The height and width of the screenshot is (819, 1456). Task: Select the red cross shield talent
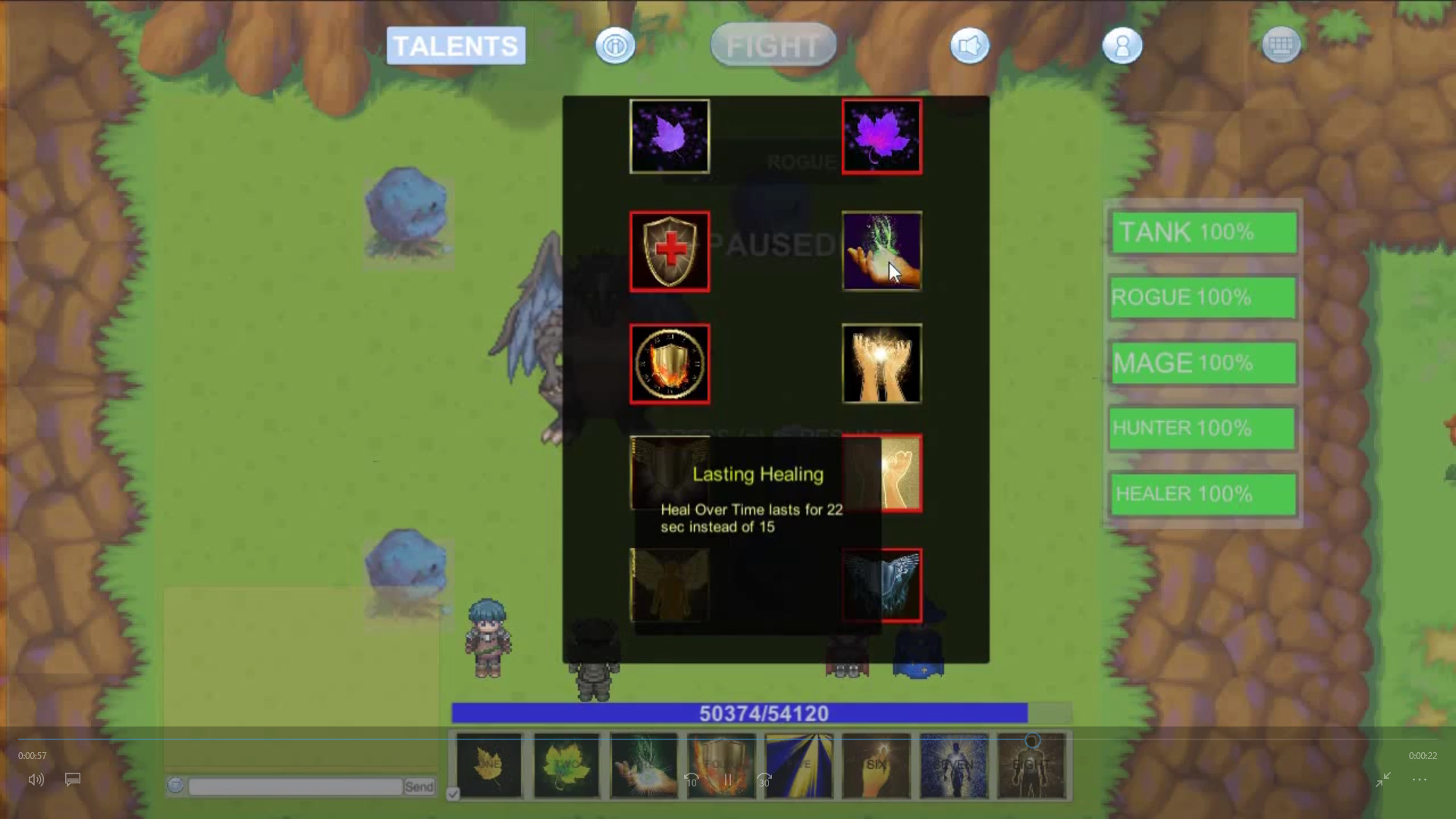pyautogui.click(x=670, y=251)
